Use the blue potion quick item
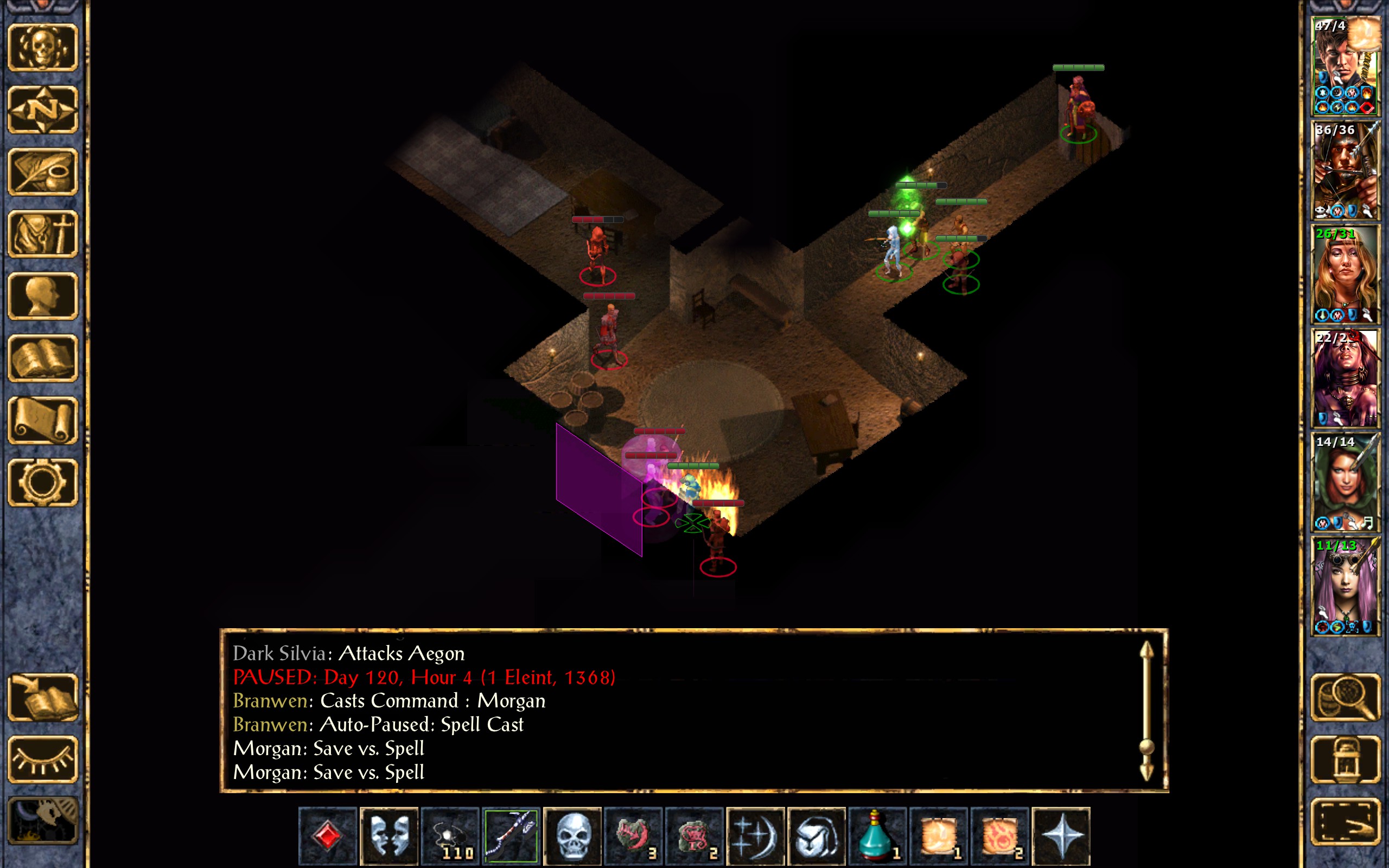Screen dimensions: 1389x868 click(x=877, y=836)
